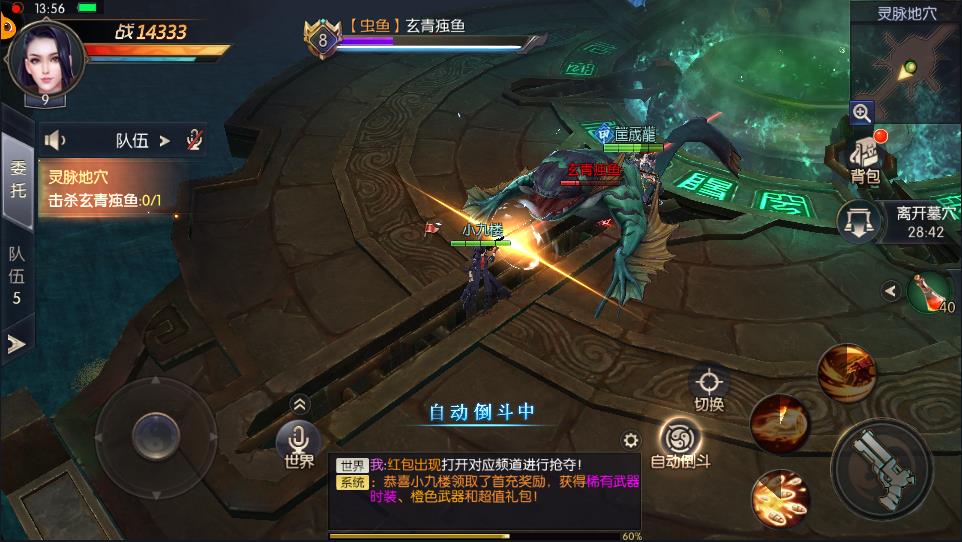Toggle the speaker sound icon
Image resolution: width=962 pixels, height=542 pixels.
(x=56, y=141)
